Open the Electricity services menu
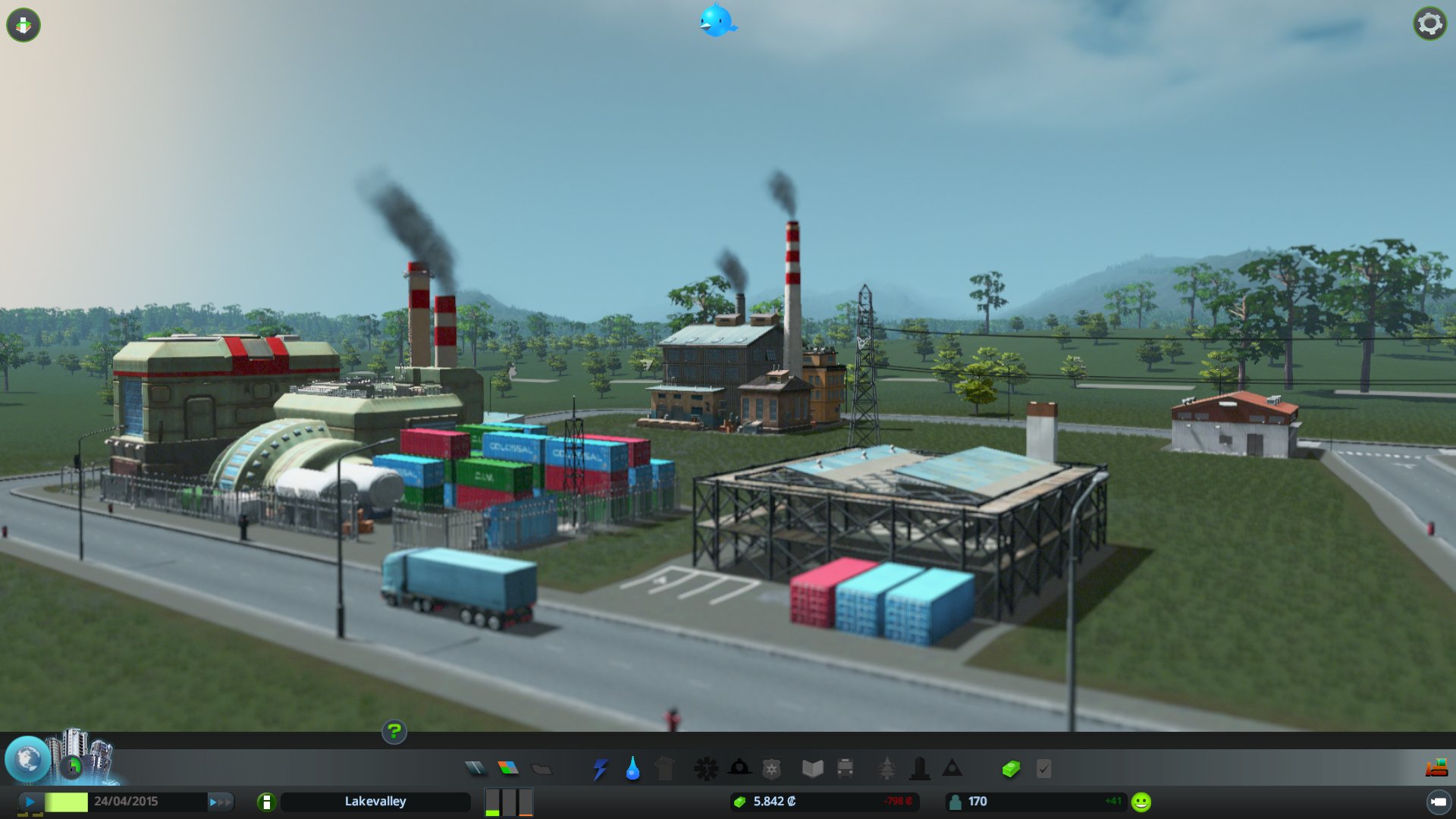This screenshot has width=1456, height=819. coord(599,768)
